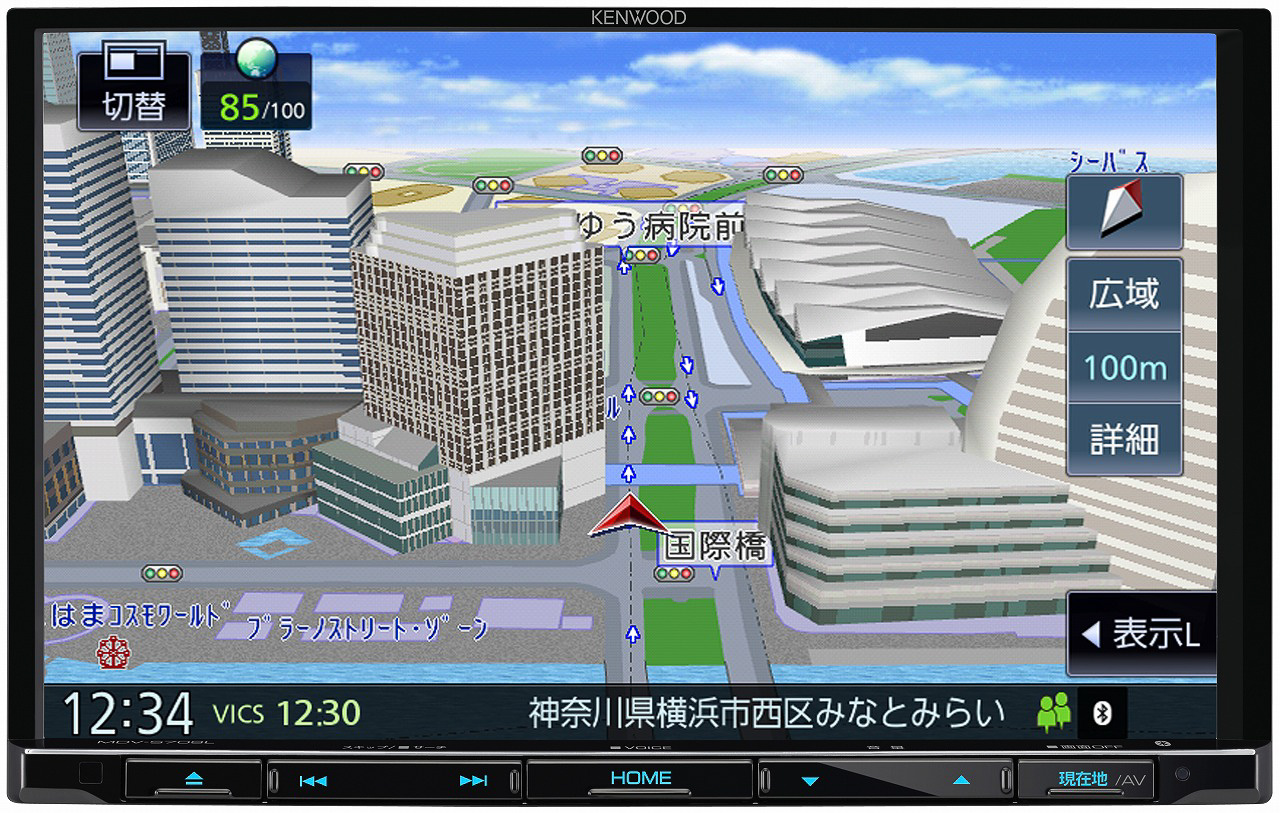Tap the skip backward key
The image size is (1280, 813).
(312, 779)
